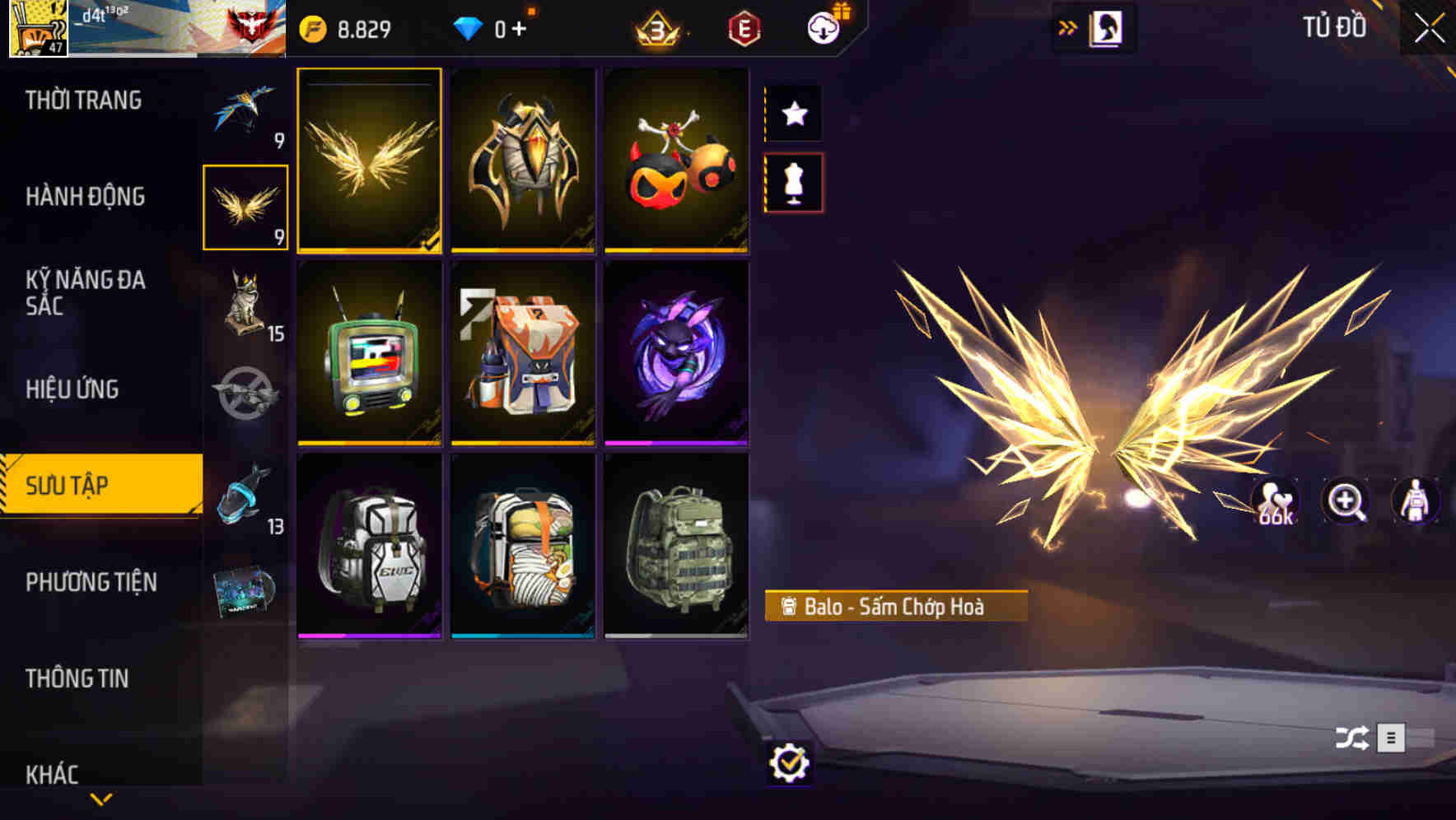This screenshot has width=1456, height=820.
Task: Open the PHƯƠNG TIỆN category
Action: pyautogui.click(x=91, y=581)
